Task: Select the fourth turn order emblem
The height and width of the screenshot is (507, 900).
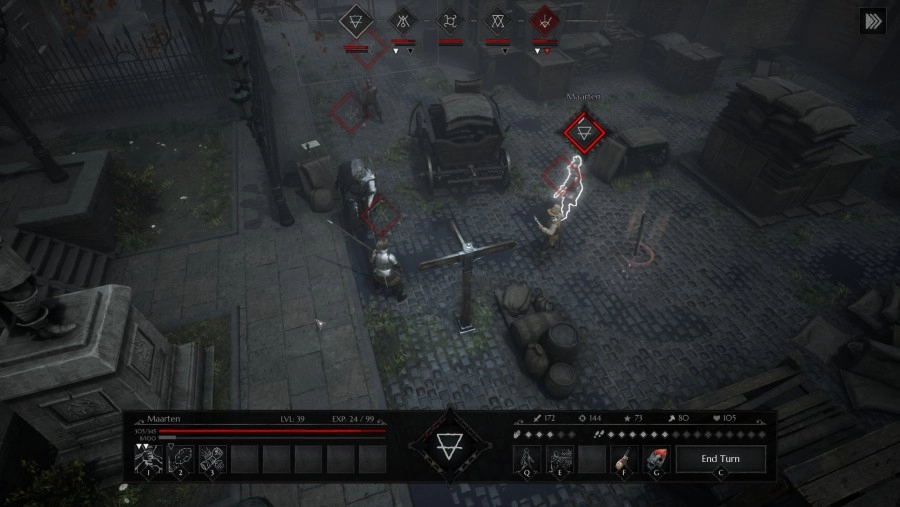Action: [x=497, y=20]
